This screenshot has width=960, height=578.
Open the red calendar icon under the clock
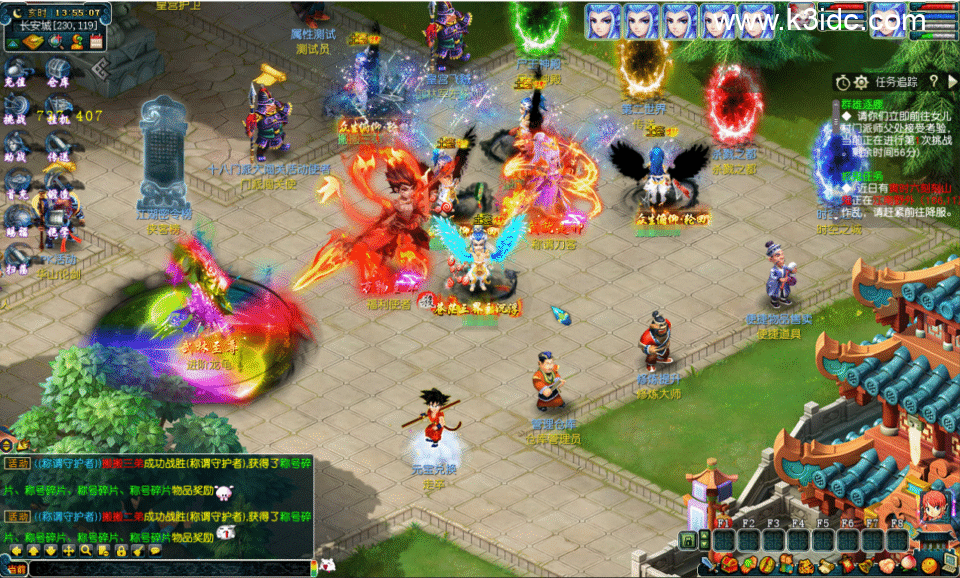click(x=96, y=41)
